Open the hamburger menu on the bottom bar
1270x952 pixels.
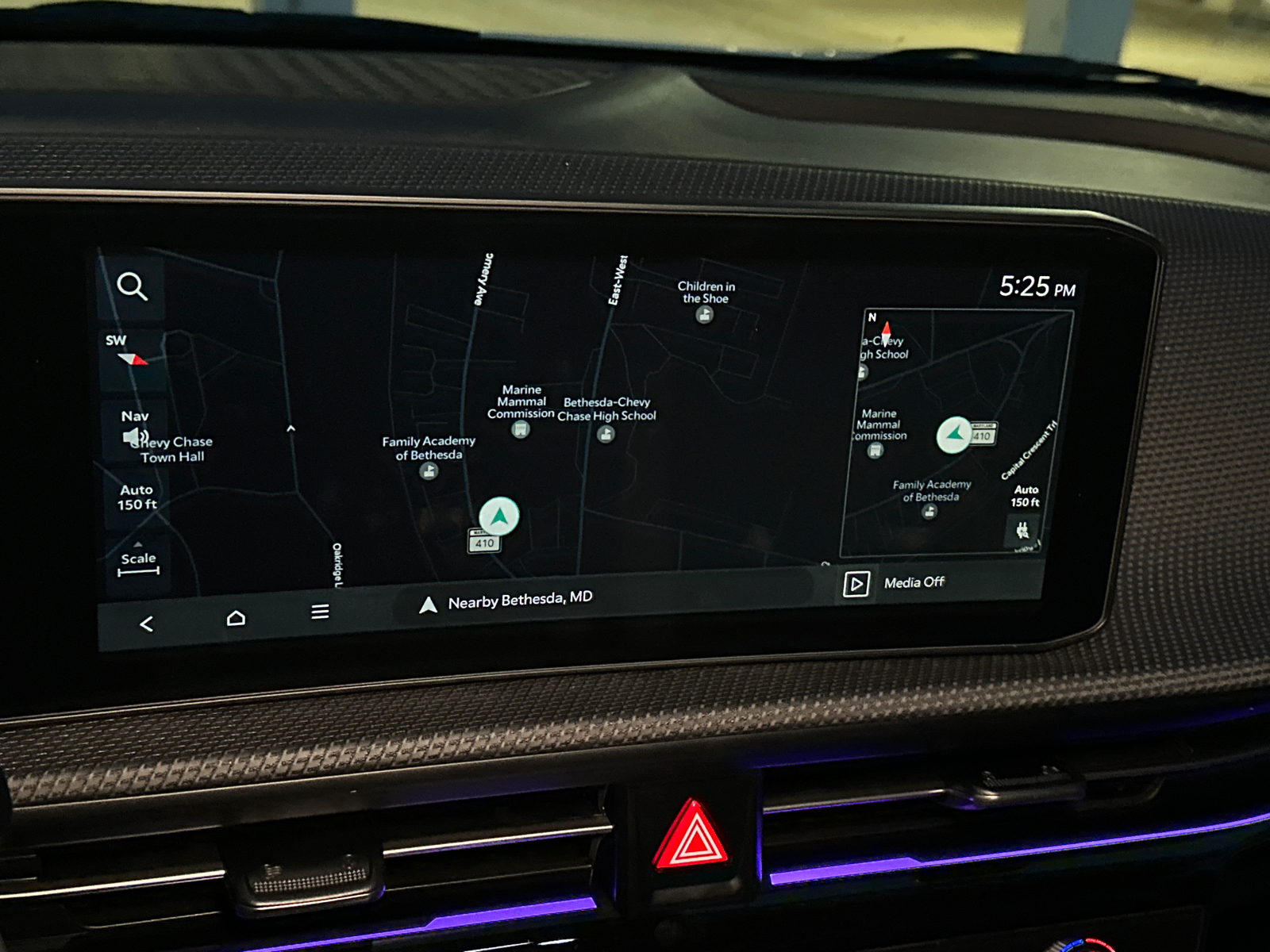coord(321,610)
